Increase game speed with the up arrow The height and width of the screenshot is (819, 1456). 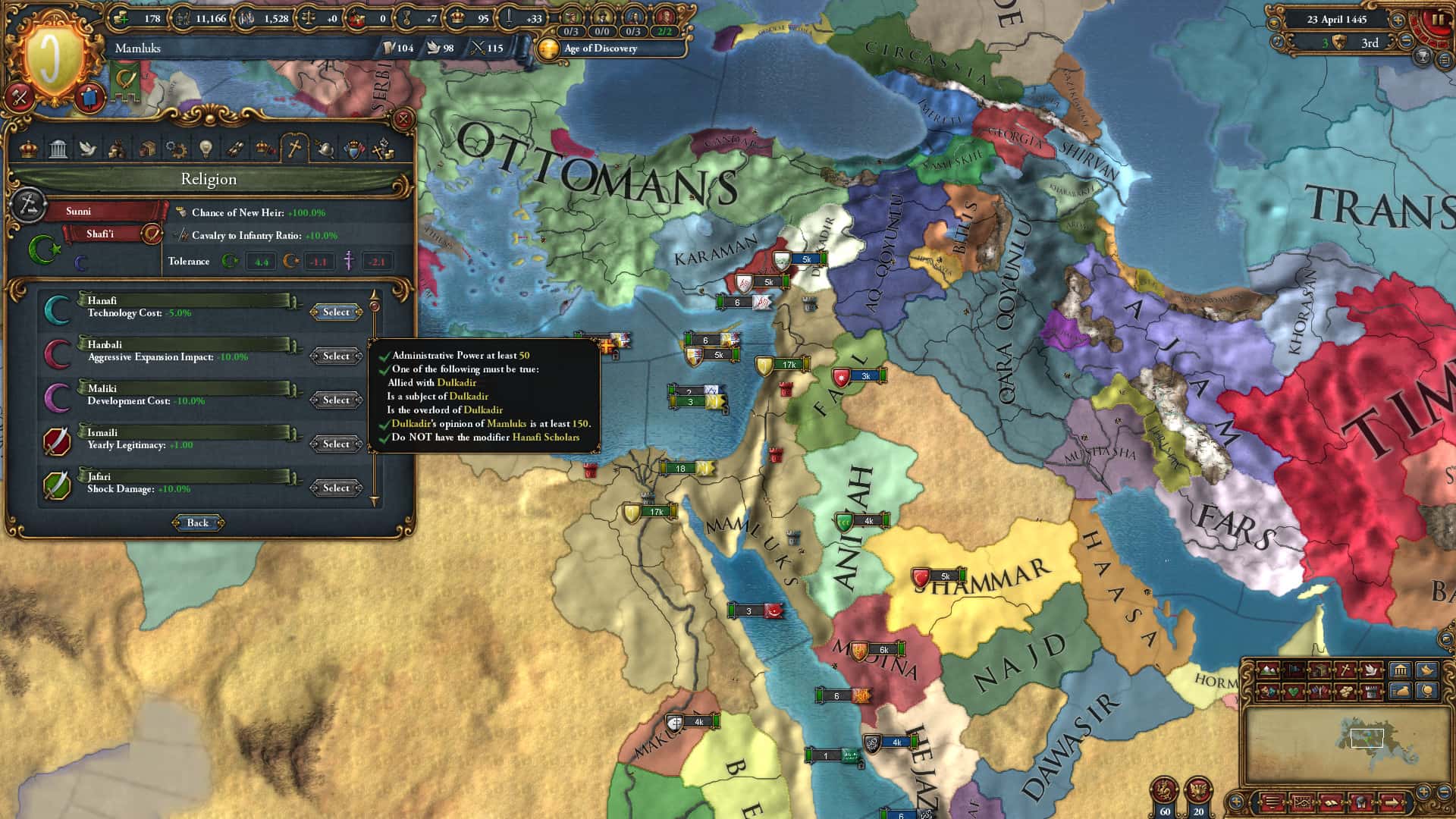click(x=1398, y=20)
